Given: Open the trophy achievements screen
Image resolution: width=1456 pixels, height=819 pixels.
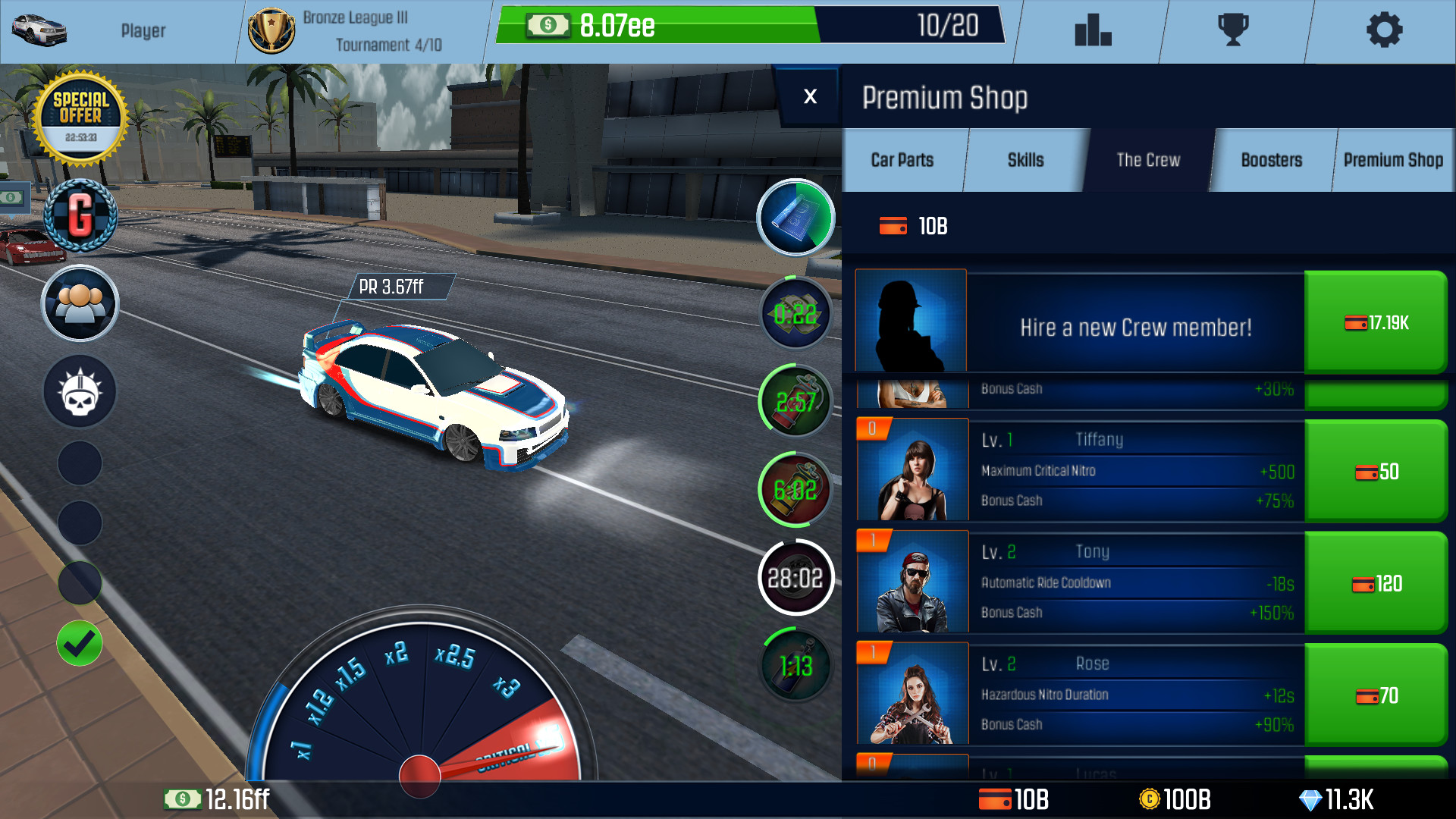Looking at the screenshot, I should [1237, 30].
